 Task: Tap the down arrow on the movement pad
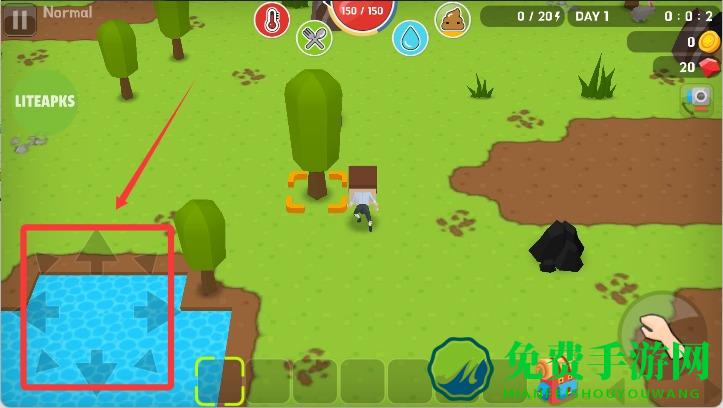(97, 364)
